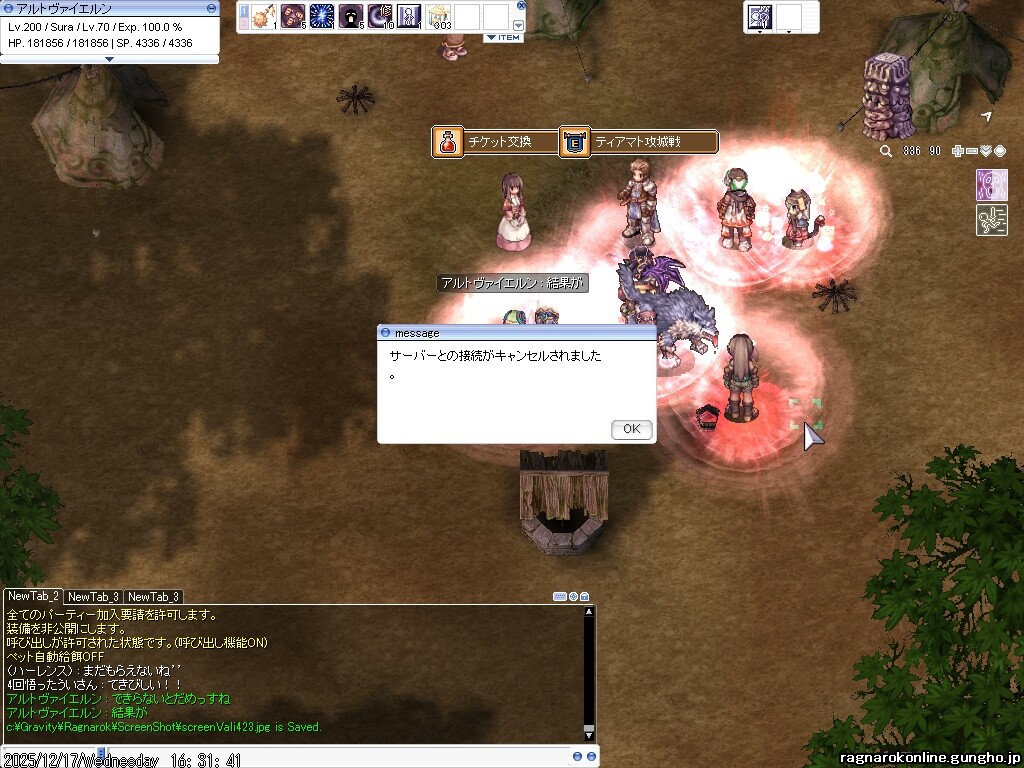The height and width of the screenshot is (768, 1024).
Task: Use the hooded dark figure skill
Action: pos(351,16)
